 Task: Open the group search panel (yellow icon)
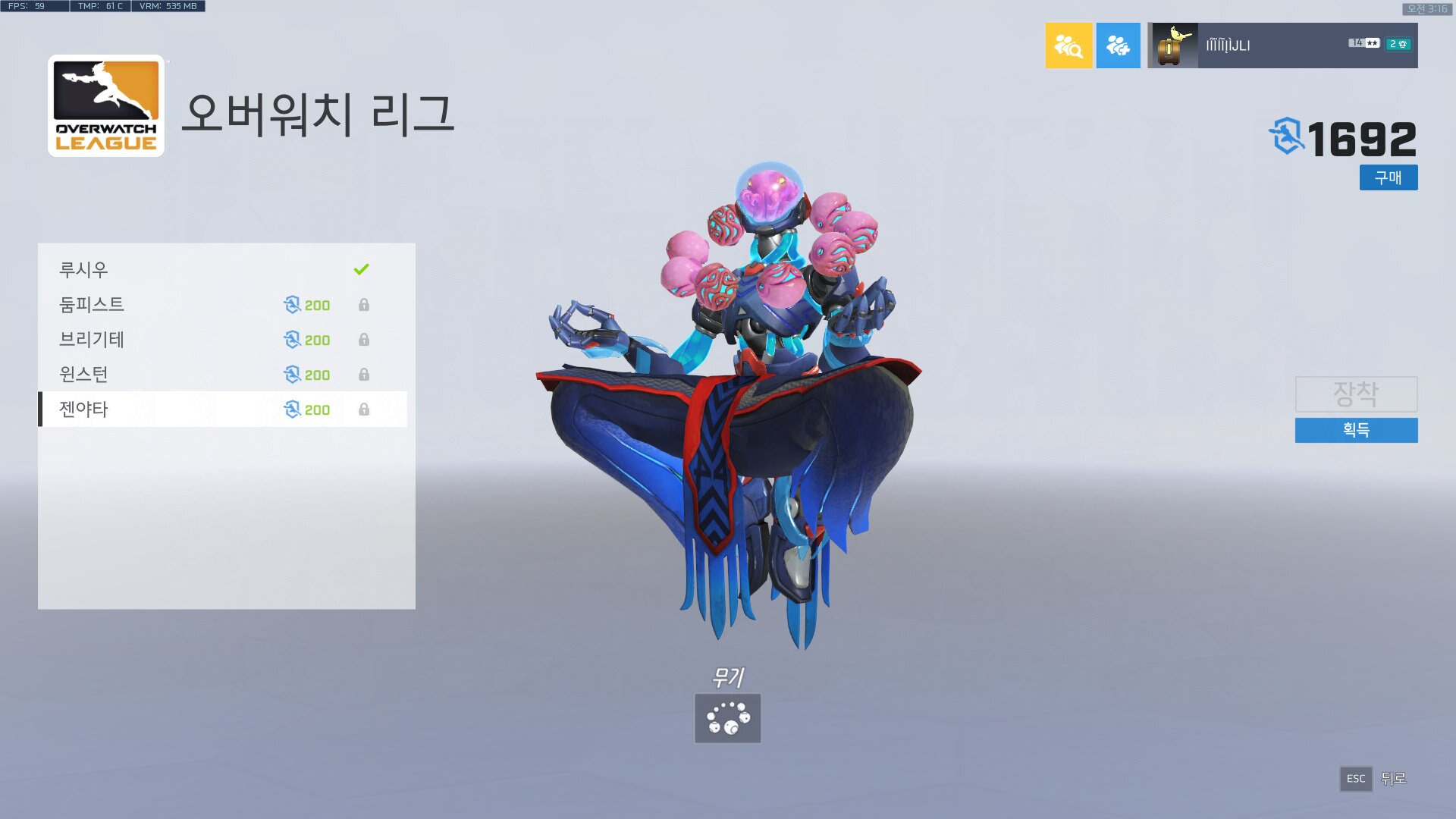pos(1068,45)
